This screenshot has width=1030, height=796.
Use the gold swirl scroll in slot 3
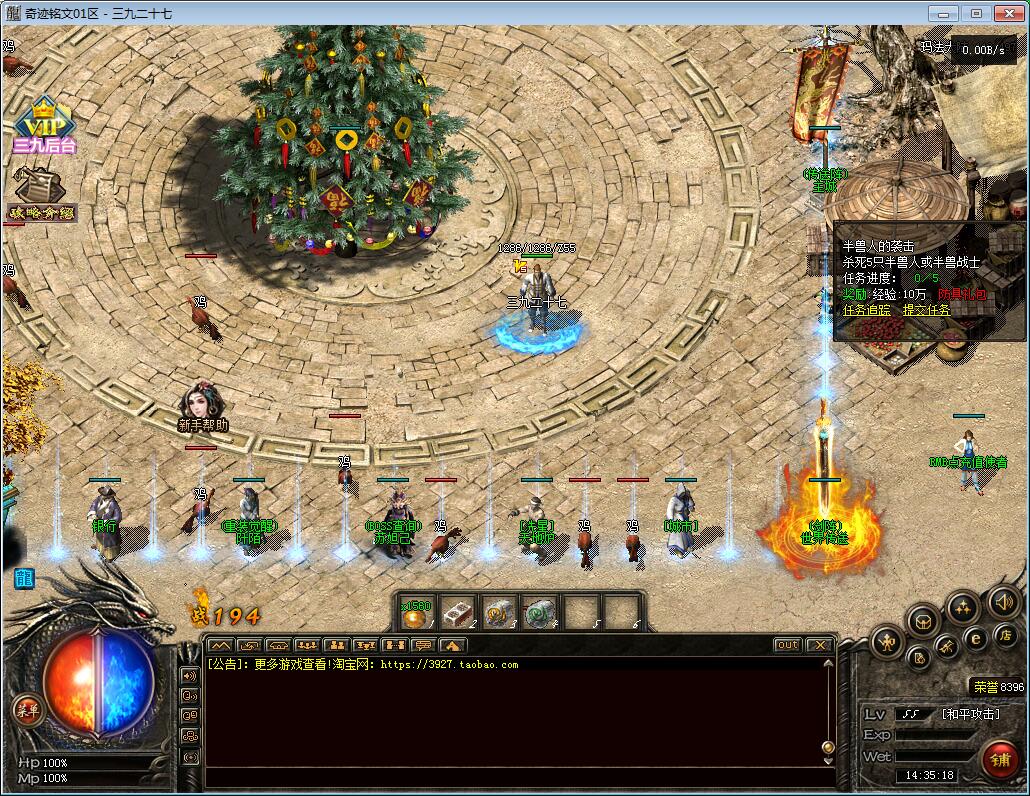498,613
